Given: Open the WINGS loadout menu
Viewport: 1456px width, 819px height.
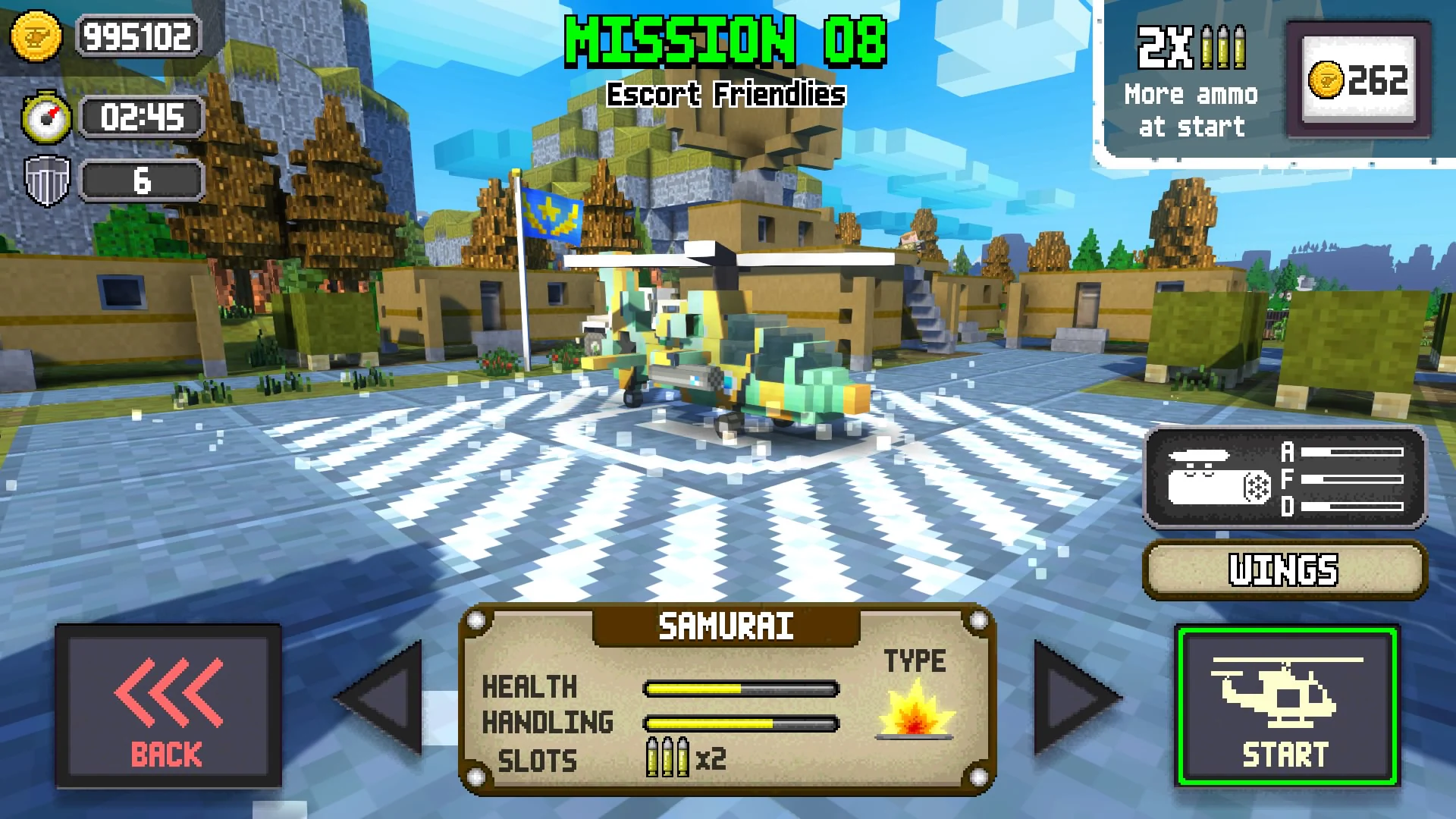Looking at the screenshot, I should tap(1283, 570).
